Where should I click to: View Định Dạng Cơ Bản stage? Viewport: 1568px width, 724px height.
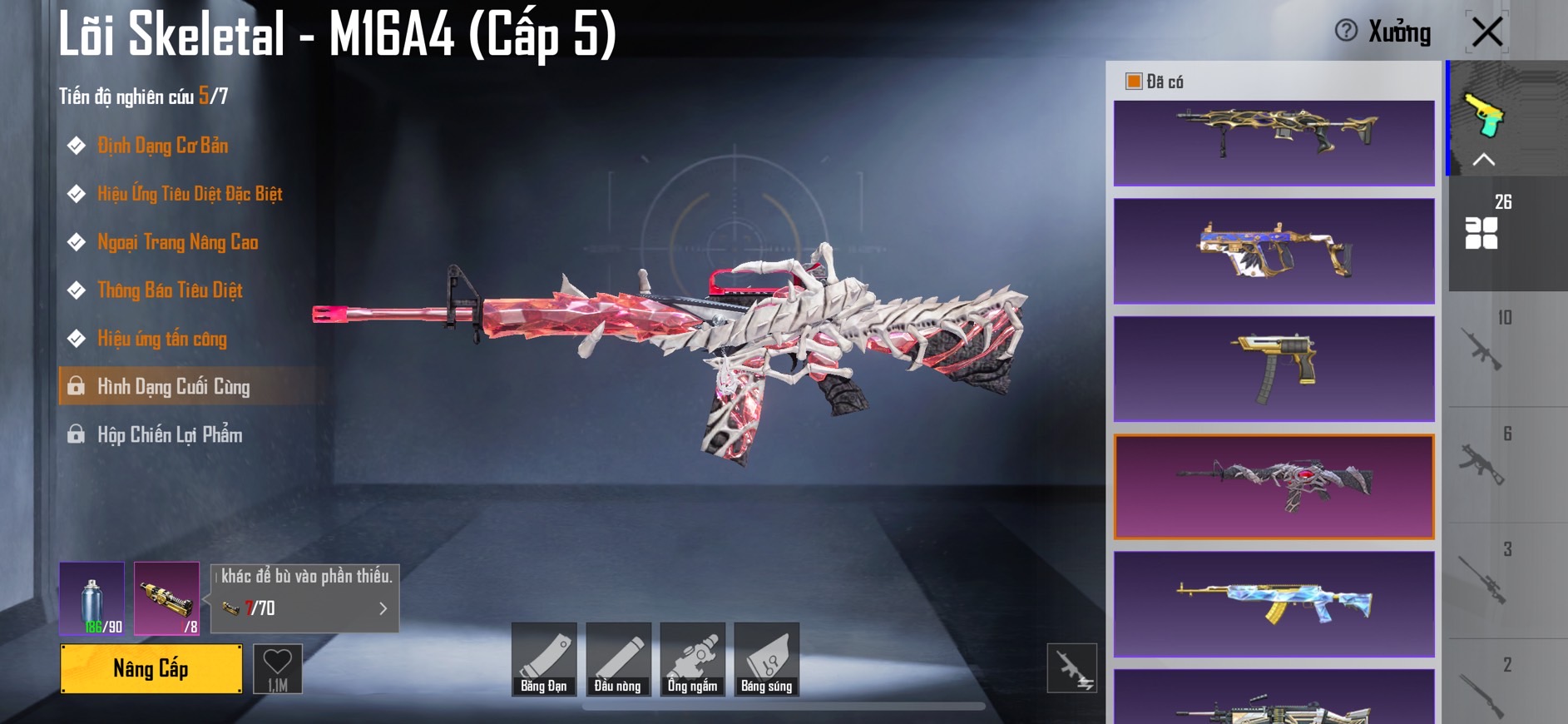[162, 146]
